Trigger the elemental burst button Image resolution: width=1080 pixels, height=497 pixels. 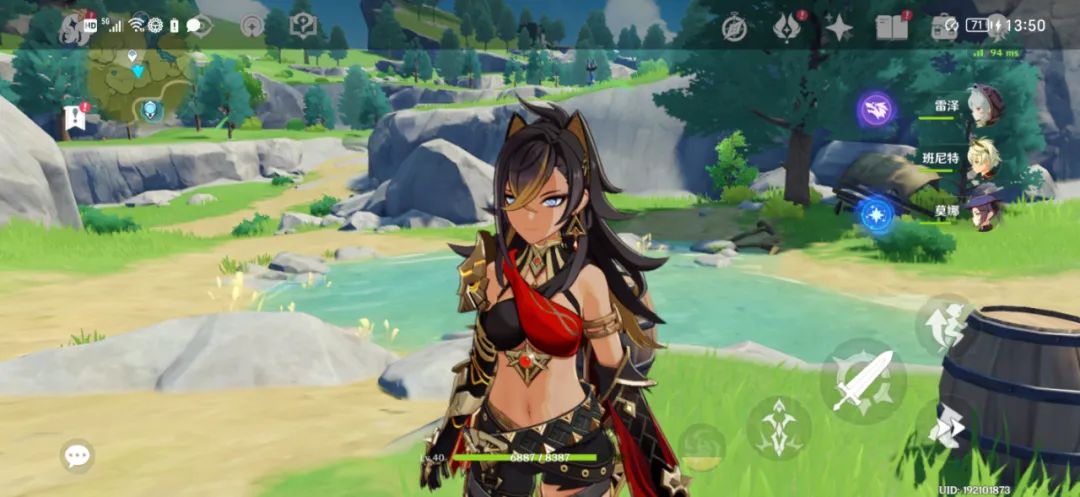(x=702, y=447)
